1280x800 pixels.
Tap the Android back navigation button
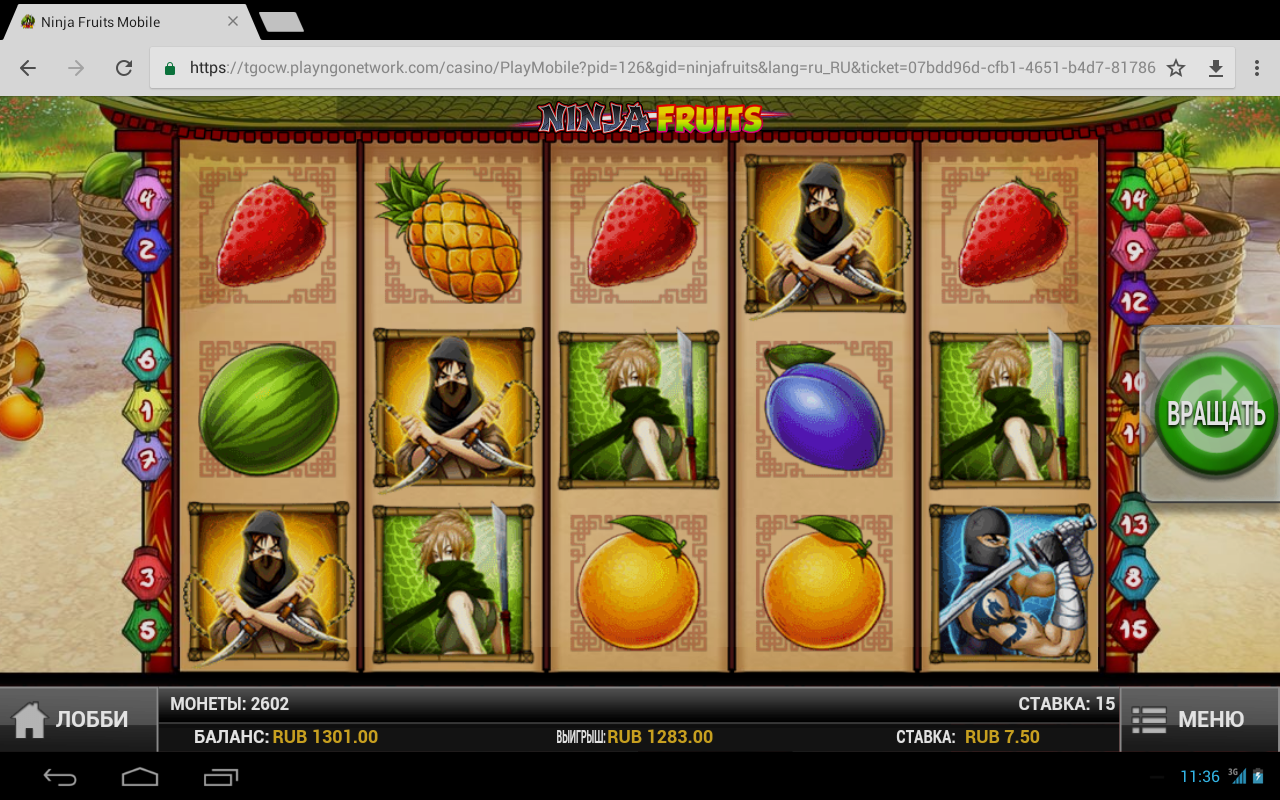click(x=60, y=776)
